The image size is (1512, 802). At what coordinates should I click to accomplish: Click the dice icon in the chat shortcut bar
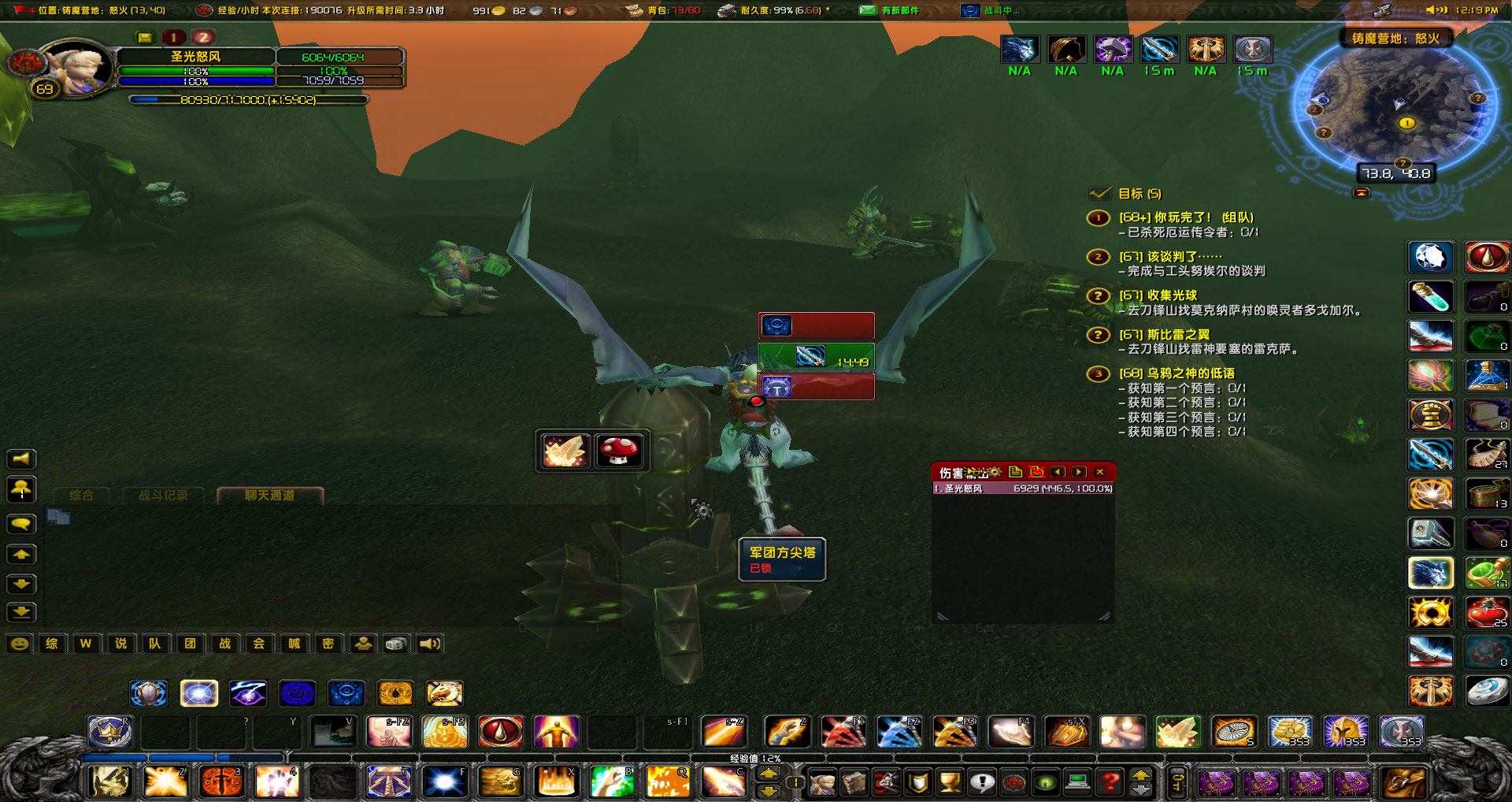click(x=395, y=643)
